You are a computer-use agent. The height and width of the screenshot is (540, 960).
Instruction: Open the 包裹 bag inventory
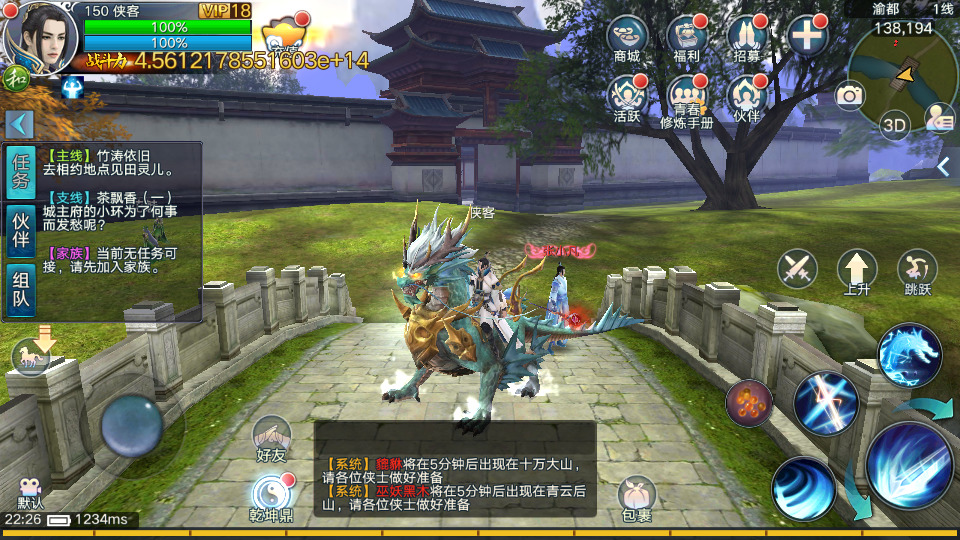[x=636, y=497]
